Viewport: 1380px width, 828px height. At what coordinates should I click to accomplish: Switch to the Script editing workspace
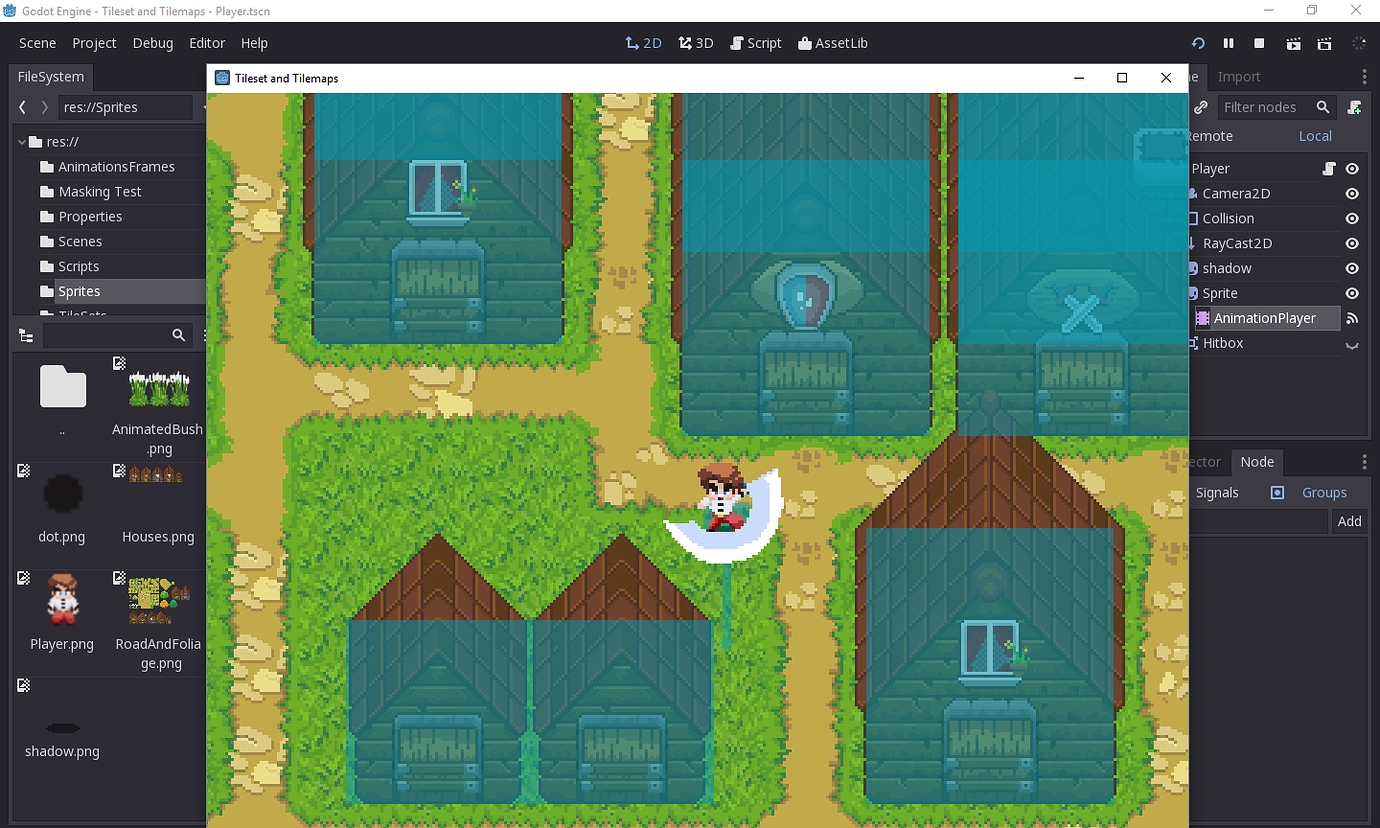pyautogui.click(x=756, y=43)
